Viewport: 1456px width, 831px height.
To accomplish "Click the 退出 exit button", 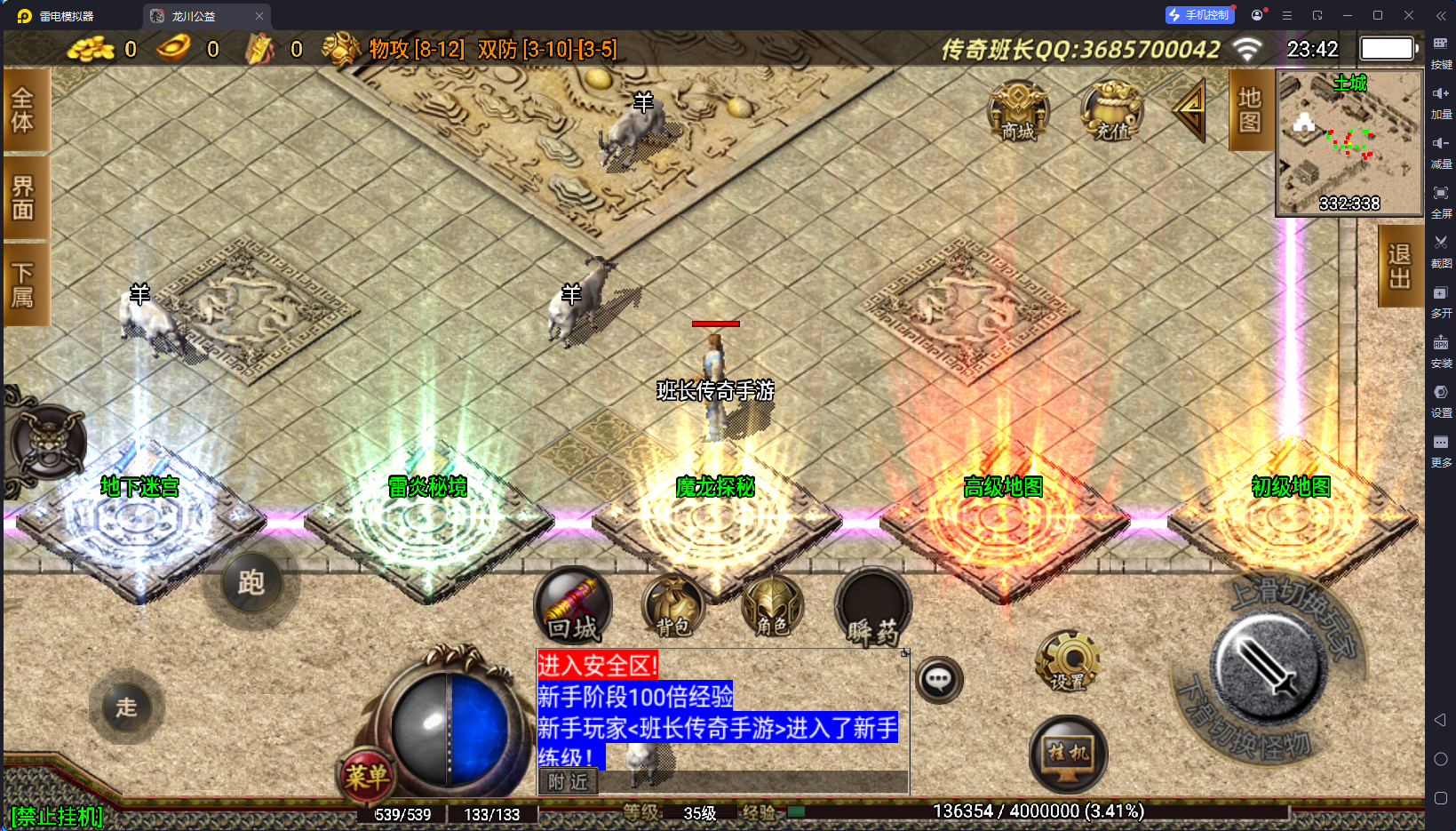I will 1399,267.
